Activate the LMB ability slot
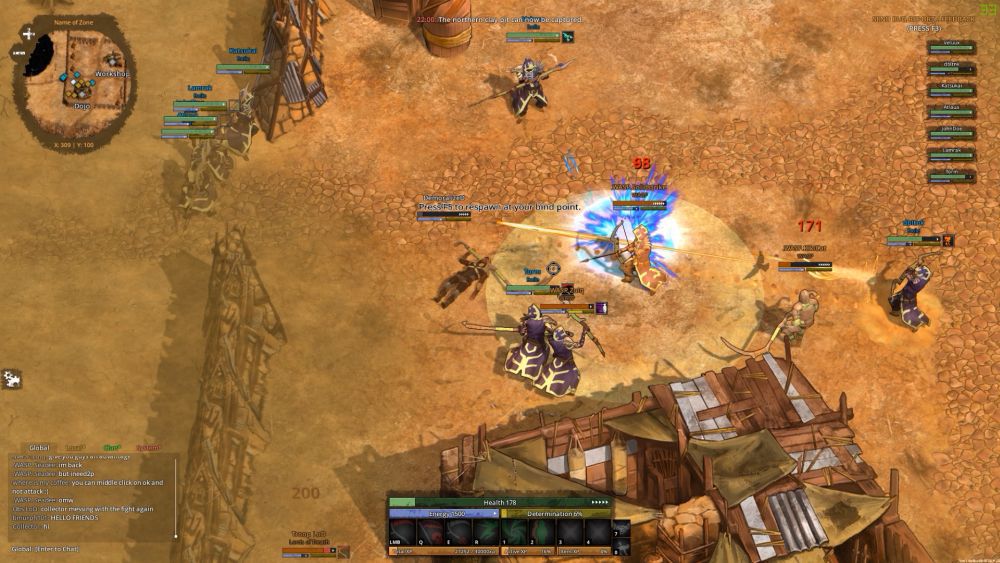The height and width of the screenshot is (563, 1000). coord(402,532)
